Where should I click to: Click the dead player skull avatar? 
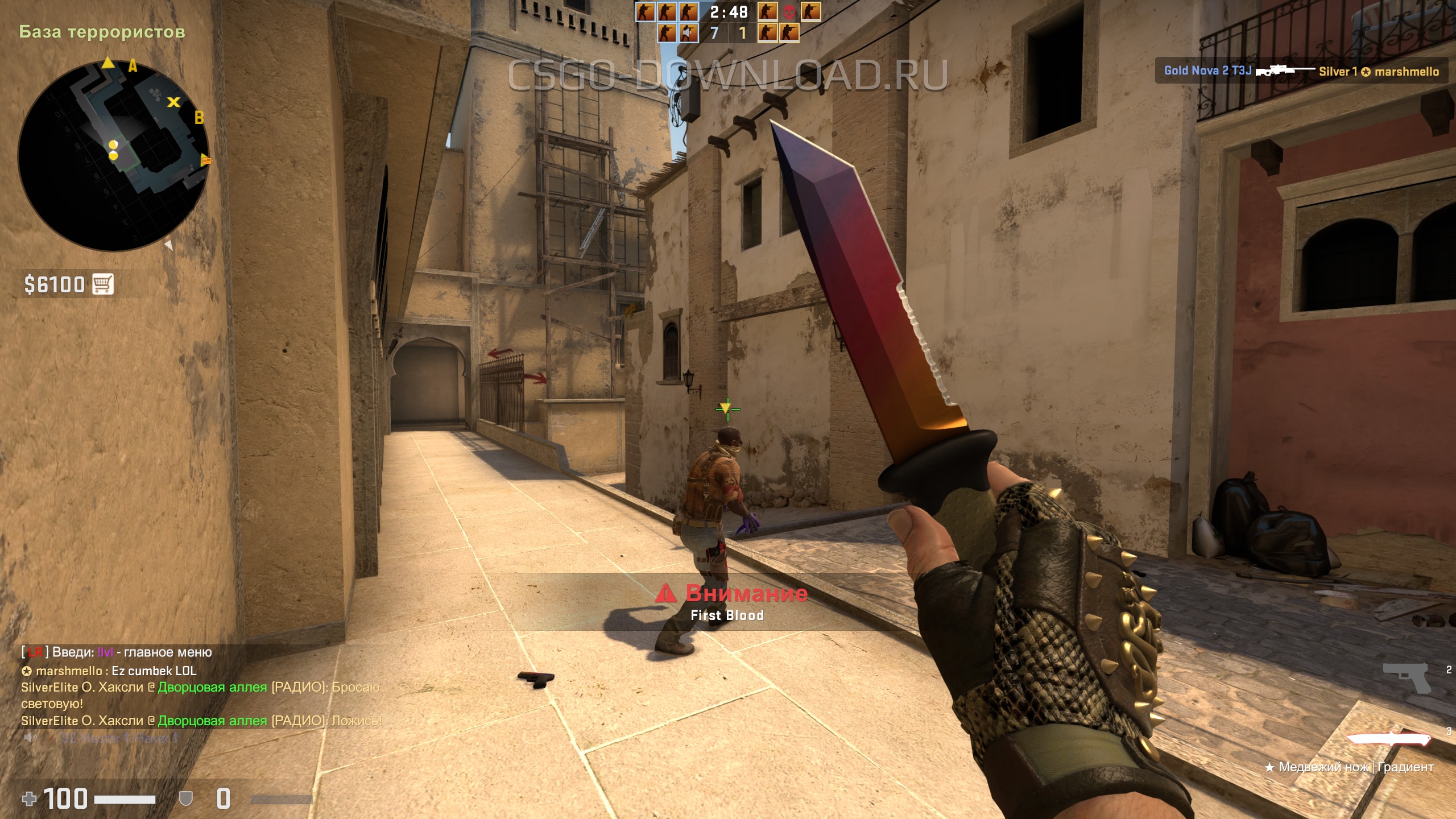(x=789, y=11)
